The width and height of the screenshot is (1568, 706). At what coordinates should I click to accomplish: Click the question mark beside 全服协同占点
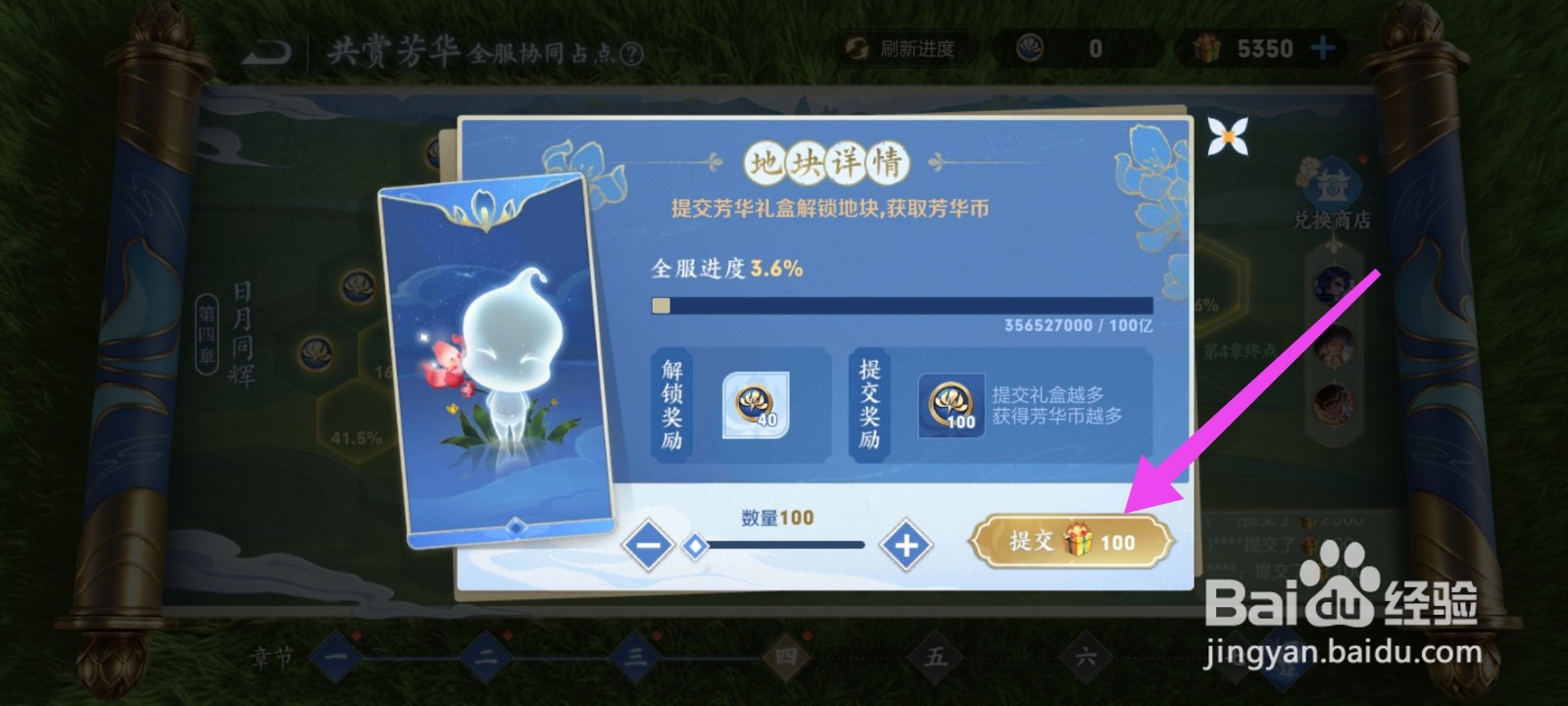[x=632, y=54]
